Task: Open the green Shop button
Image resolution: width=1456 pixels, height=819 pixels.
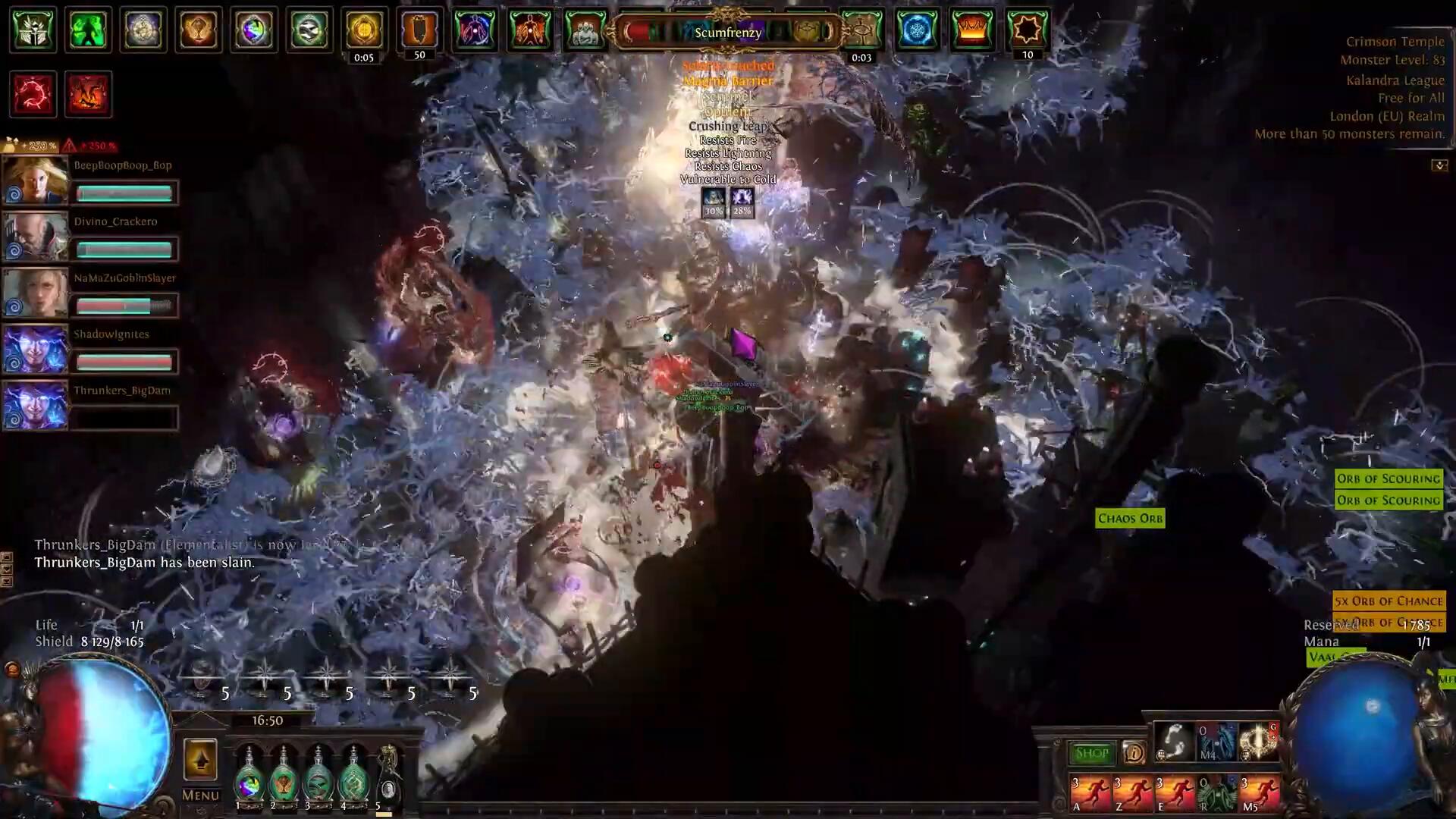Action: 1091,753
